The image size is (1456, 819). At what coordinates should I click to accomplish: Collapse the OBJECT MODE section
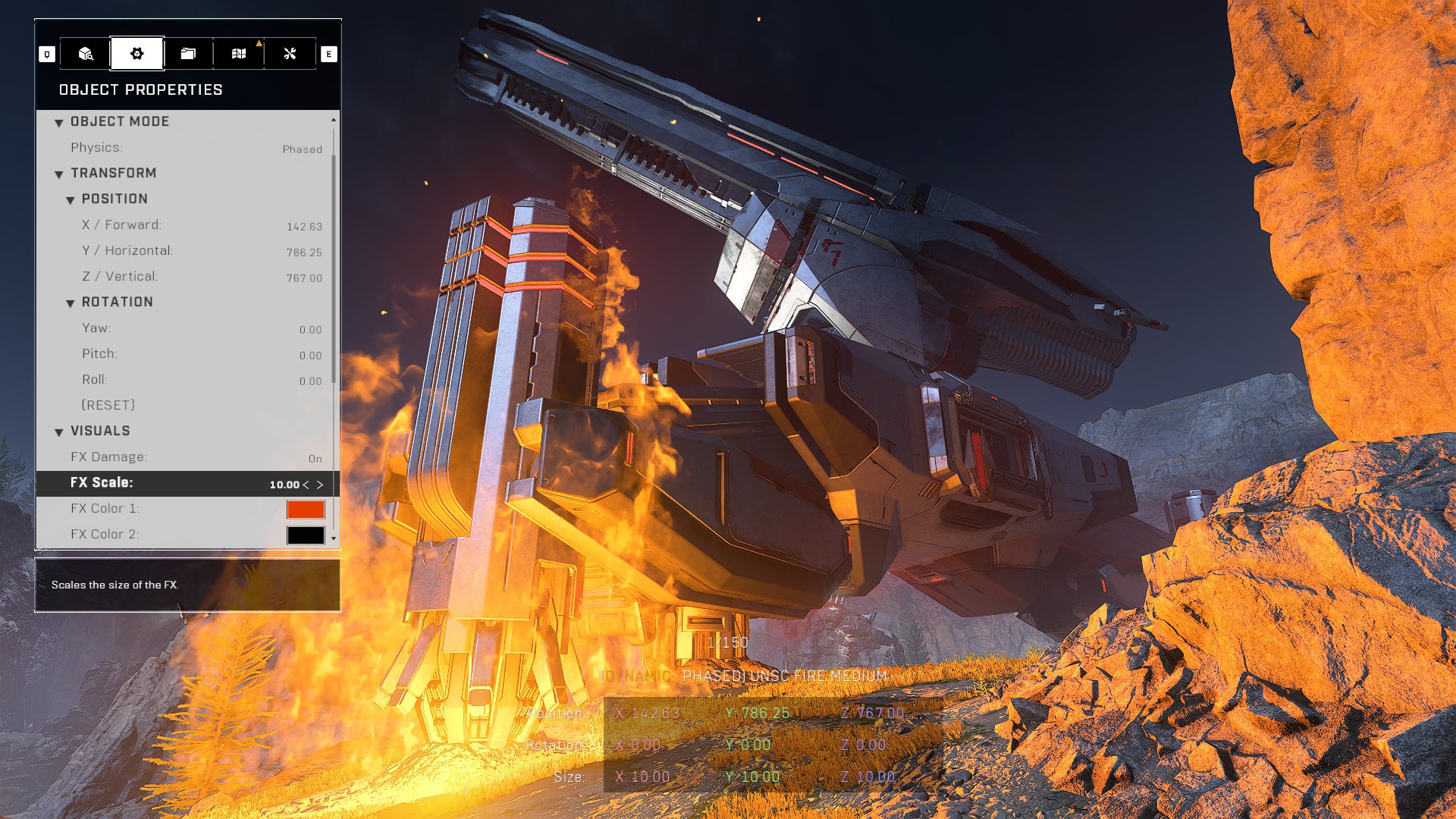tap(59, 123)
